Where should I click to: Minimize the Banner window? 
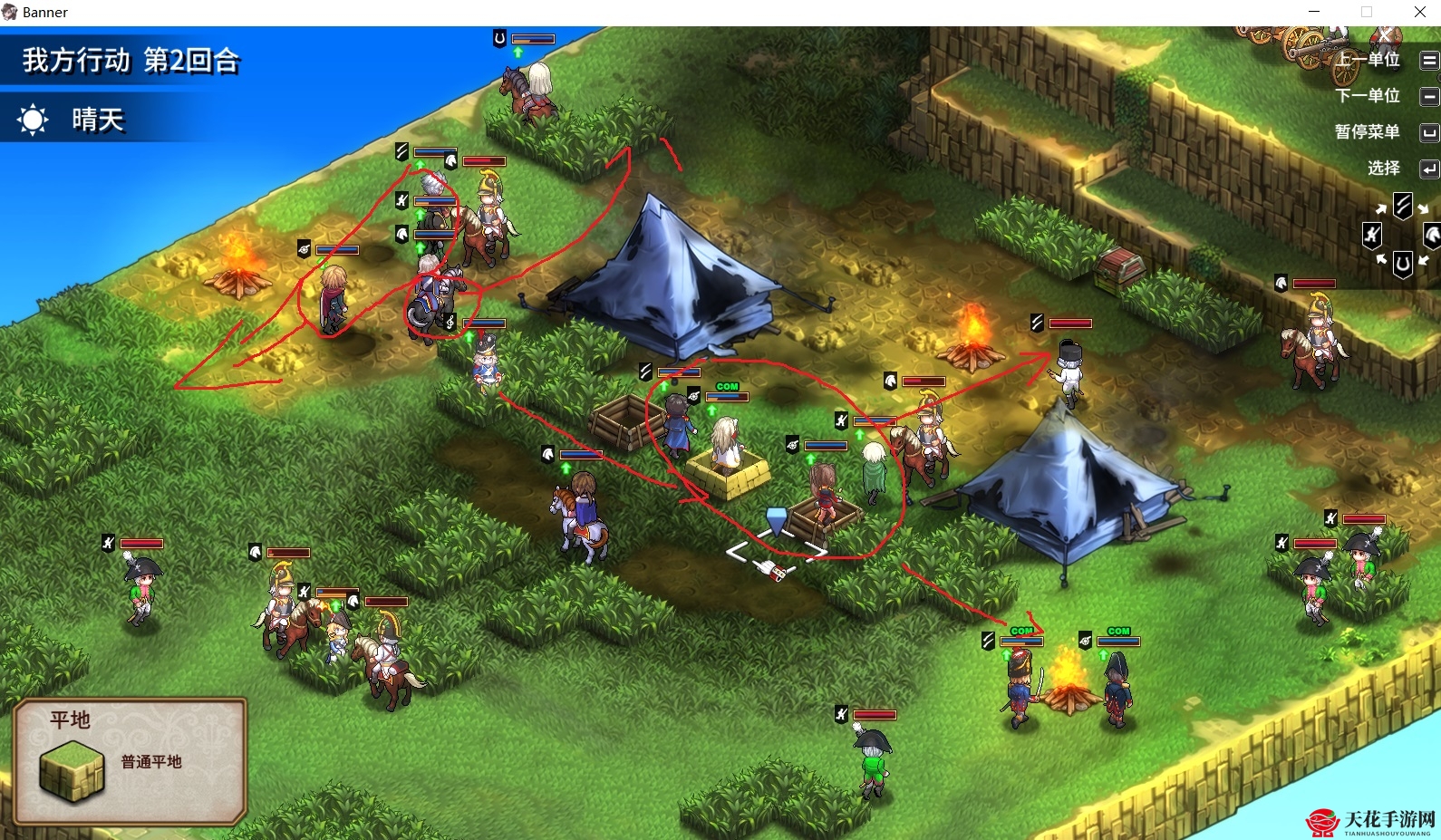(1314, 12)
